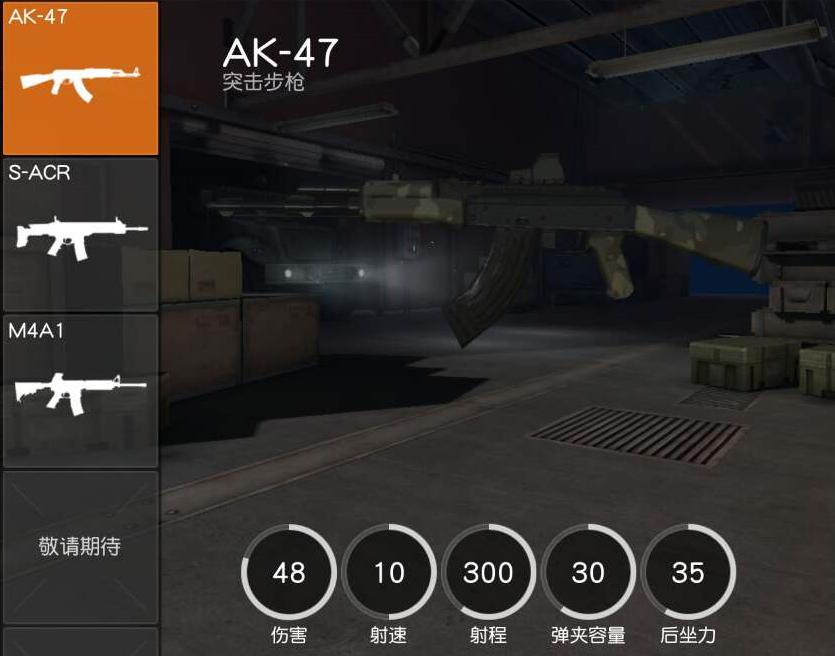Select the AK-47 weapon tile
Screen dimensions: 835x656
coord(80,78)
